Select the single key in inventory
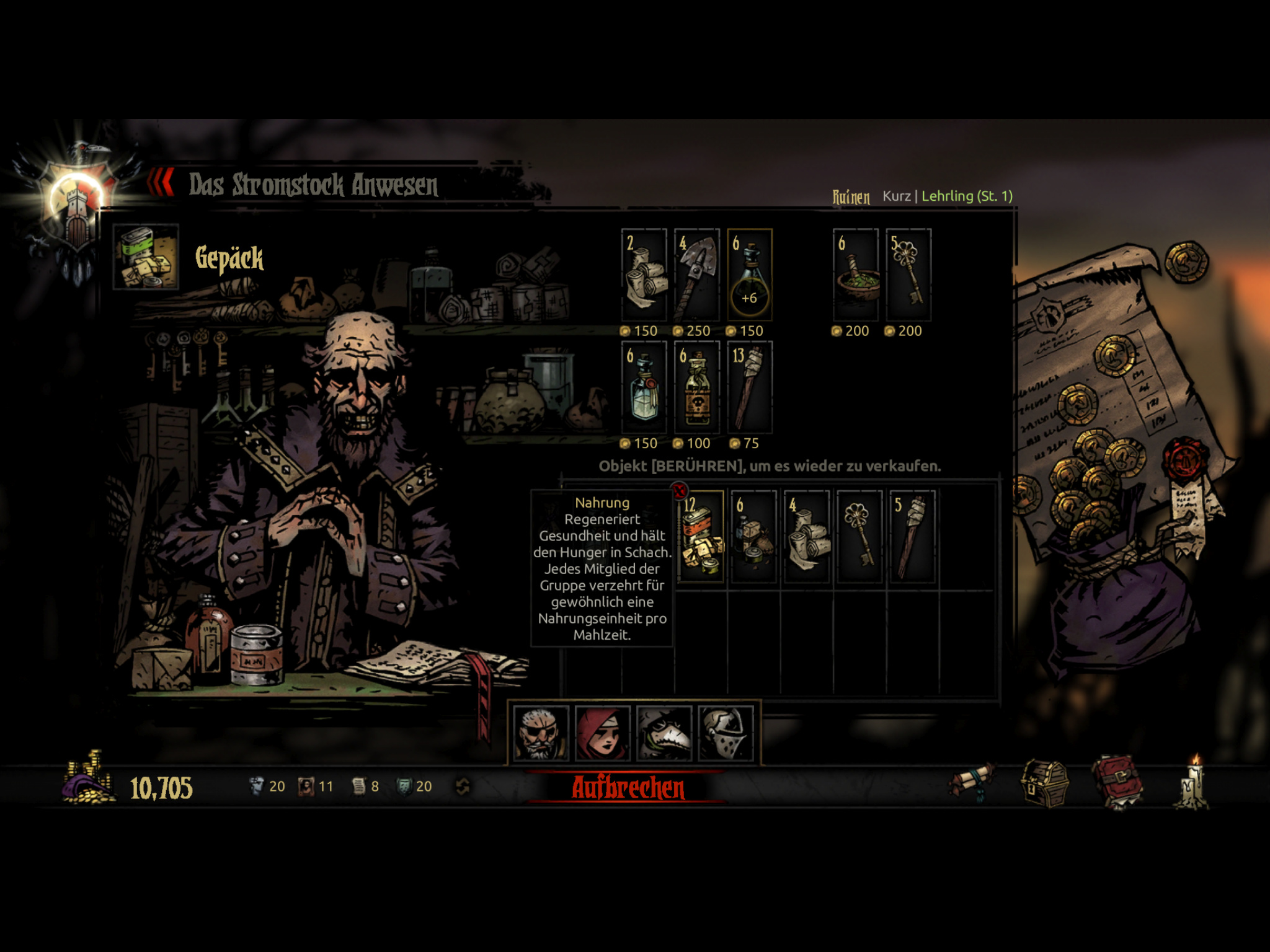Image resolution: width=1270 pixels, height=952 pixels. (859, 537)
